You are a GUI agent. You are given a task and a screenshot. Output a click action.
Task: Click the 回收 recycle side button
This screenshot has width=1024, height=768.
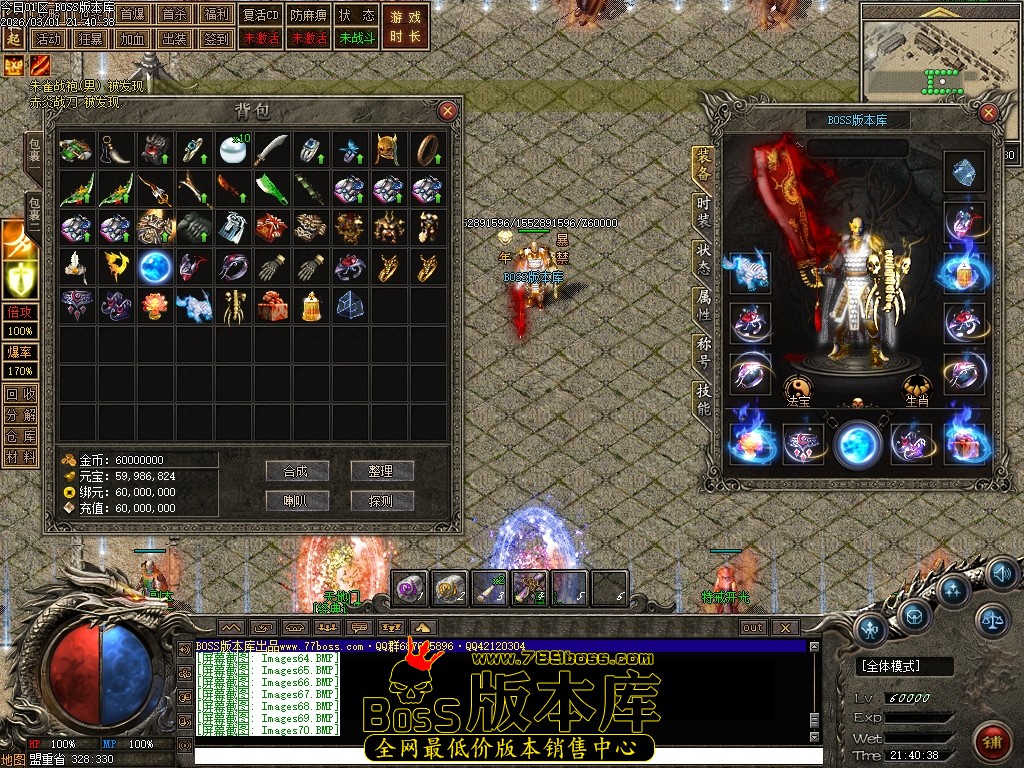20,394
